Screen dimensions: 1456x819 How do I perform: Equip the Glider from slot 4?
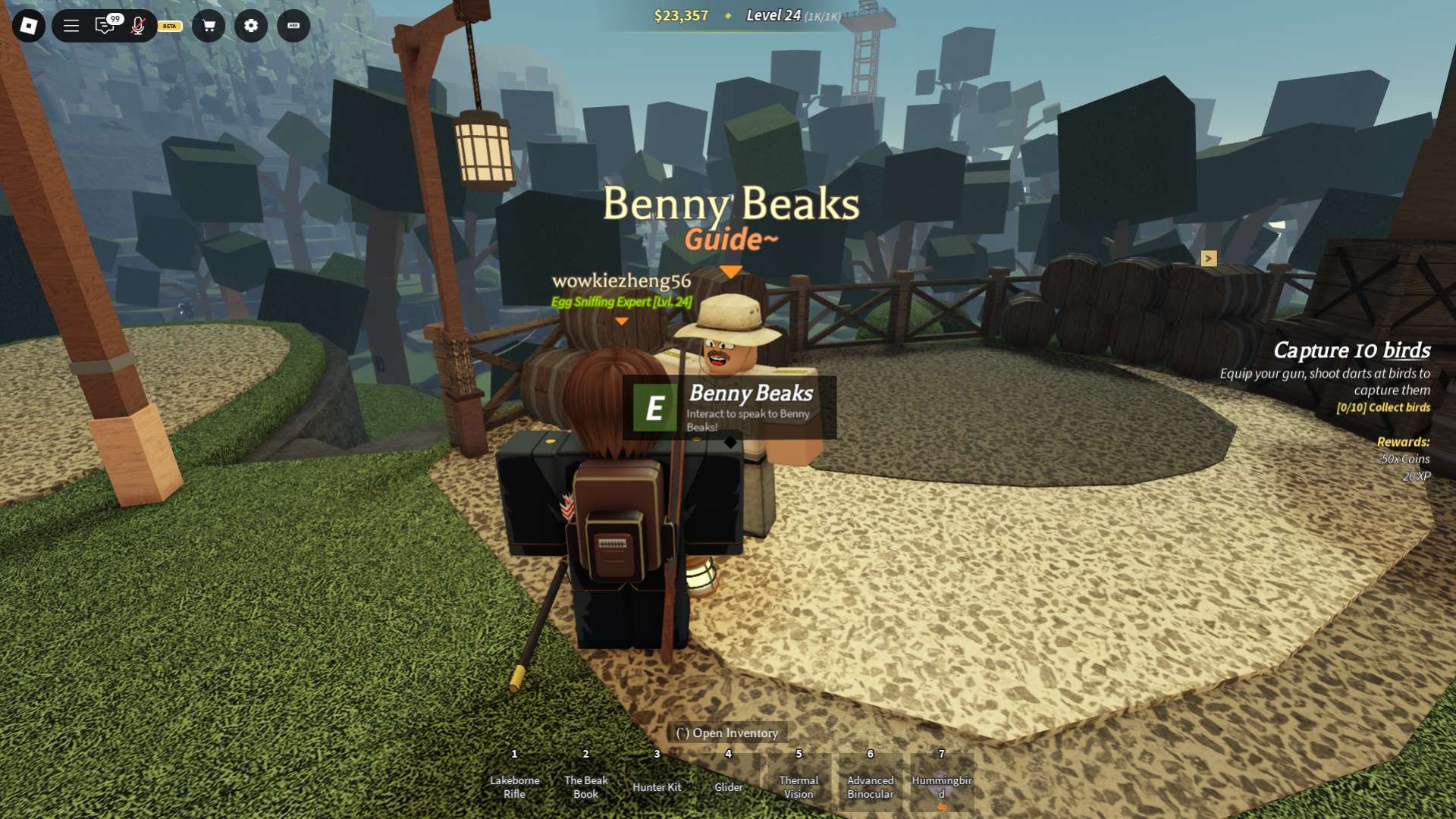click(727, 781)
